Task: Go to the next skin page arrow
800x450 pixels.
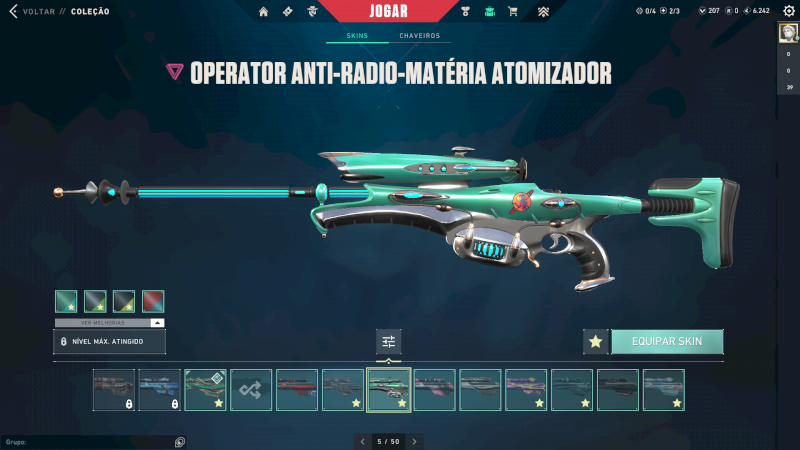Action: (415, 441)
